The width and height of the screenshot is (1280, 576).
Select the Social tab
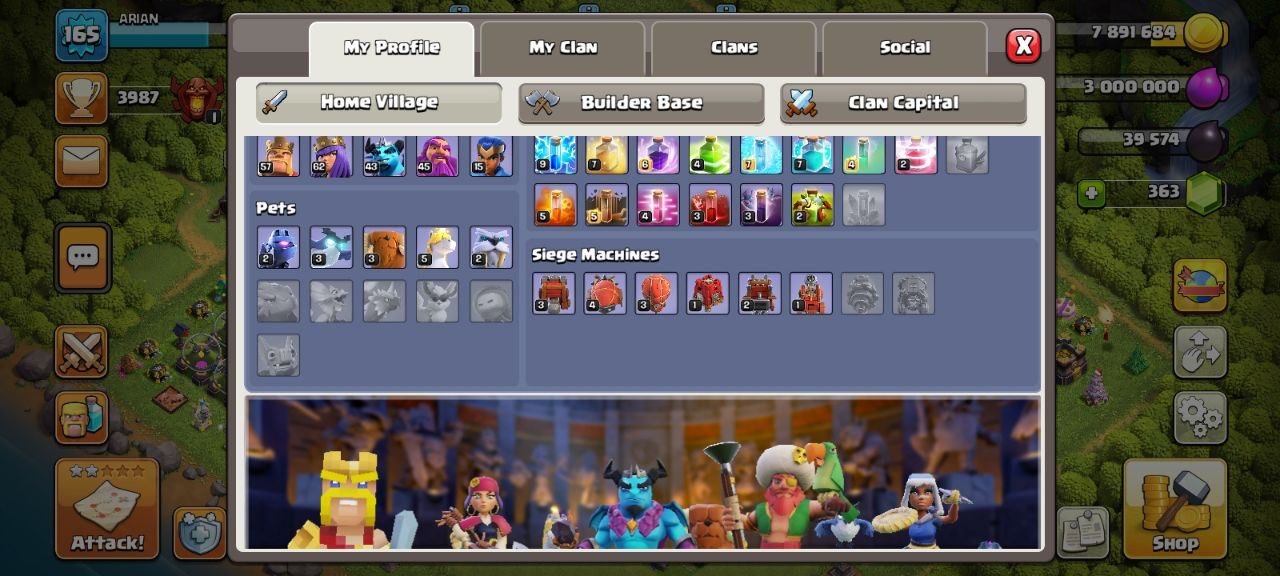click(904, 48)
